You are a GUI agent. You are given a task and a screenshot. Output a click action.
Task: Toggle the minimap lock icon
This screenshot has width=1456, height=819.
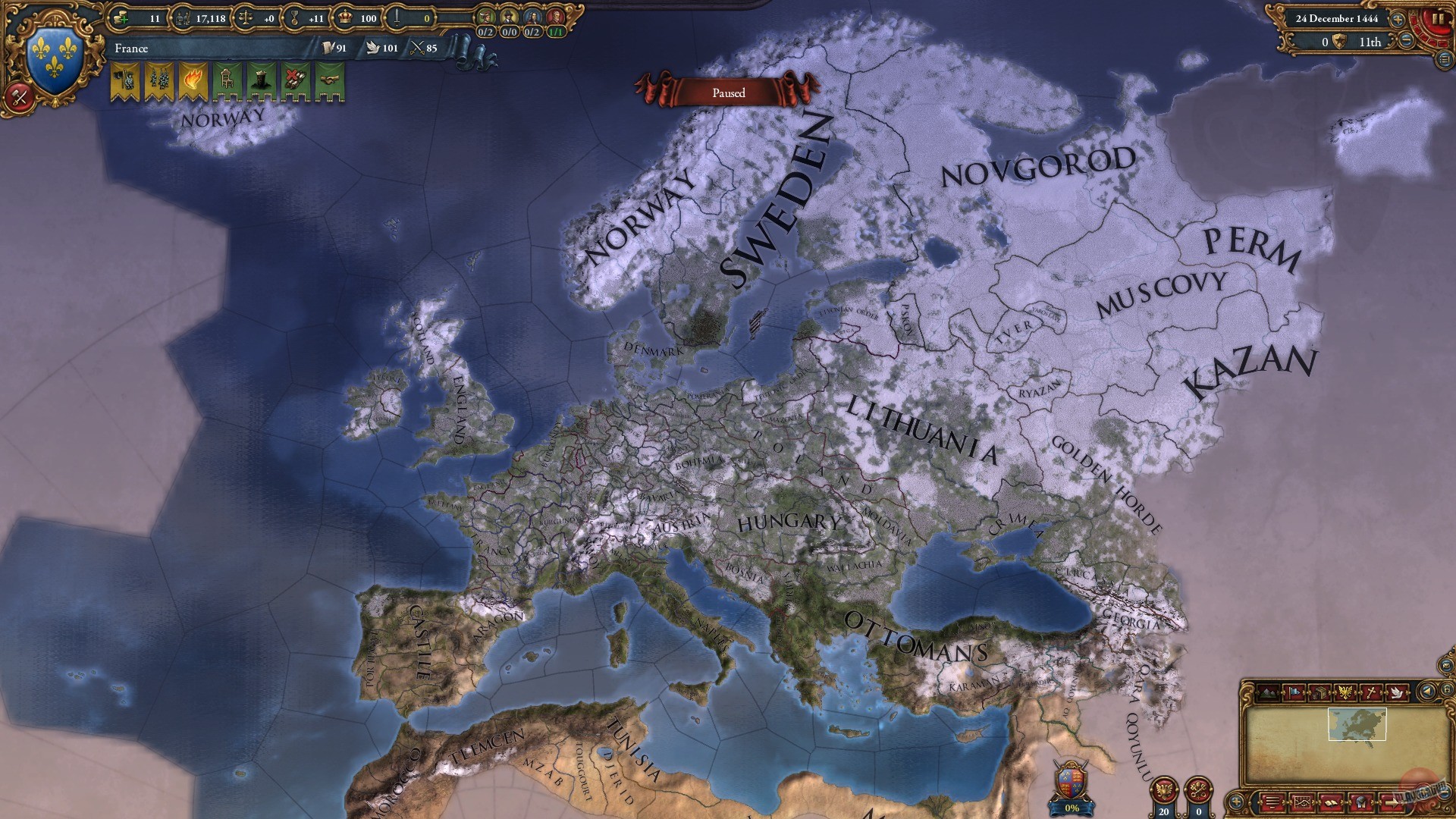click(x=1446, y=689)
